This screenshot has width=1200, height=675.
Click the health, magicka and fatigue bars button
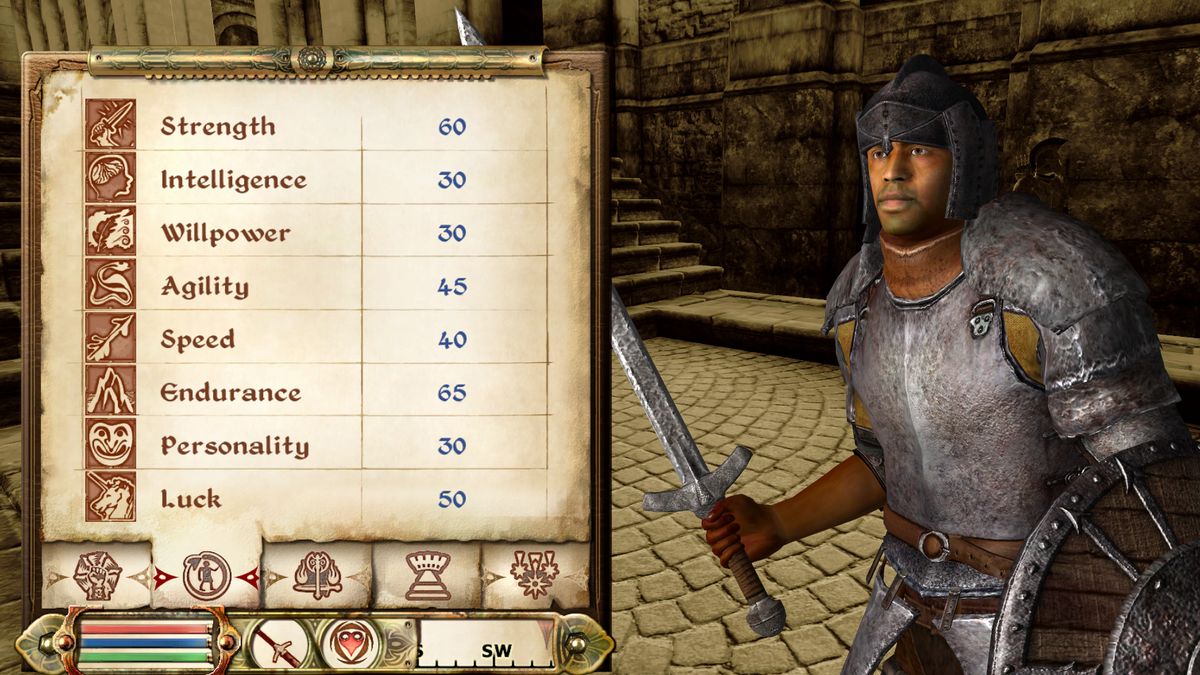(x=146, y=642)
